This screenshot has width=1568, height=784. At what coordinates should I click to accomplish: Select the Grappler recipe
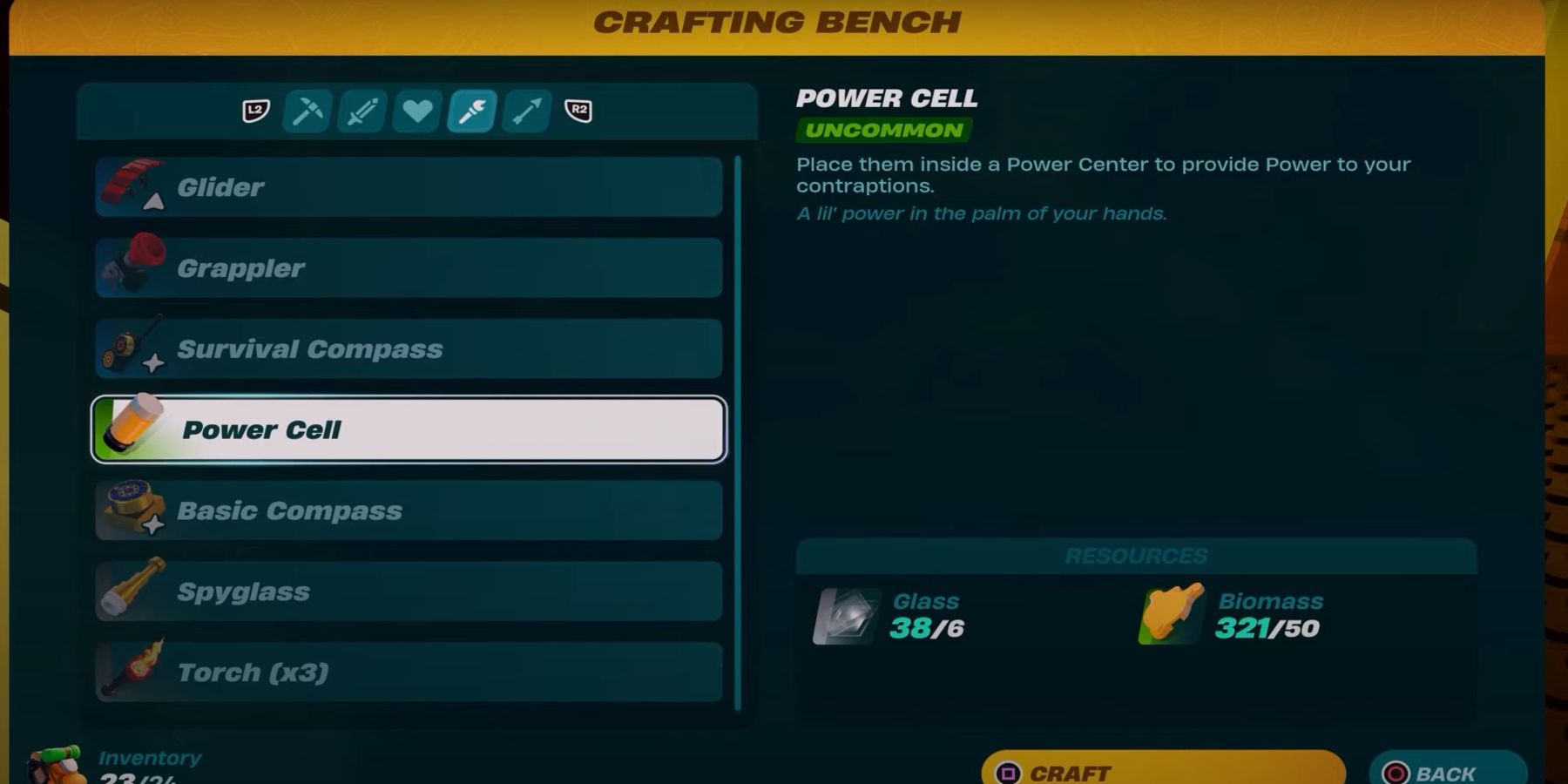[x=408, y=267]
